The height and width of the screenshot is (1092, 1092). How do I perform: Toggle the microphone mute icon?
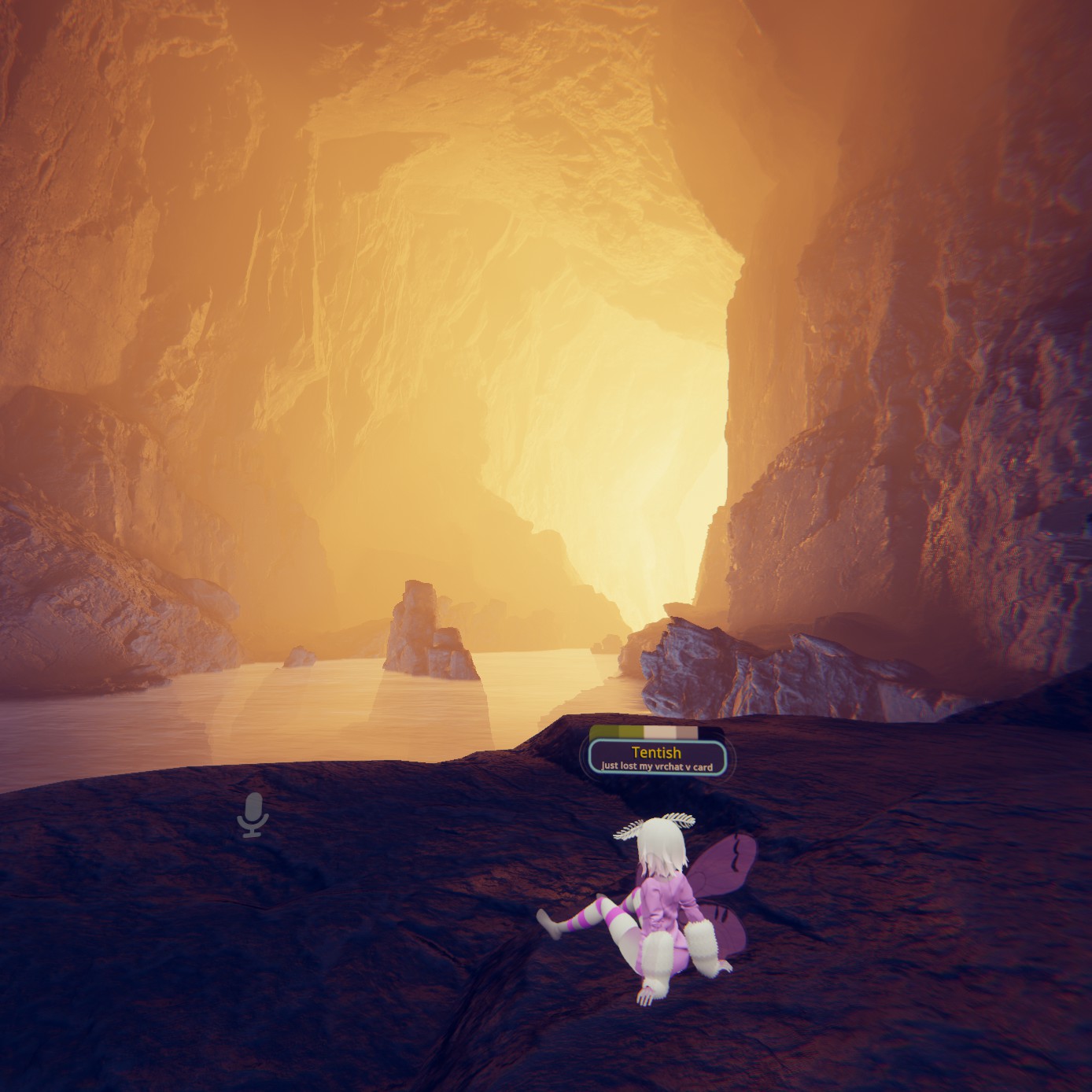[253, 814]
